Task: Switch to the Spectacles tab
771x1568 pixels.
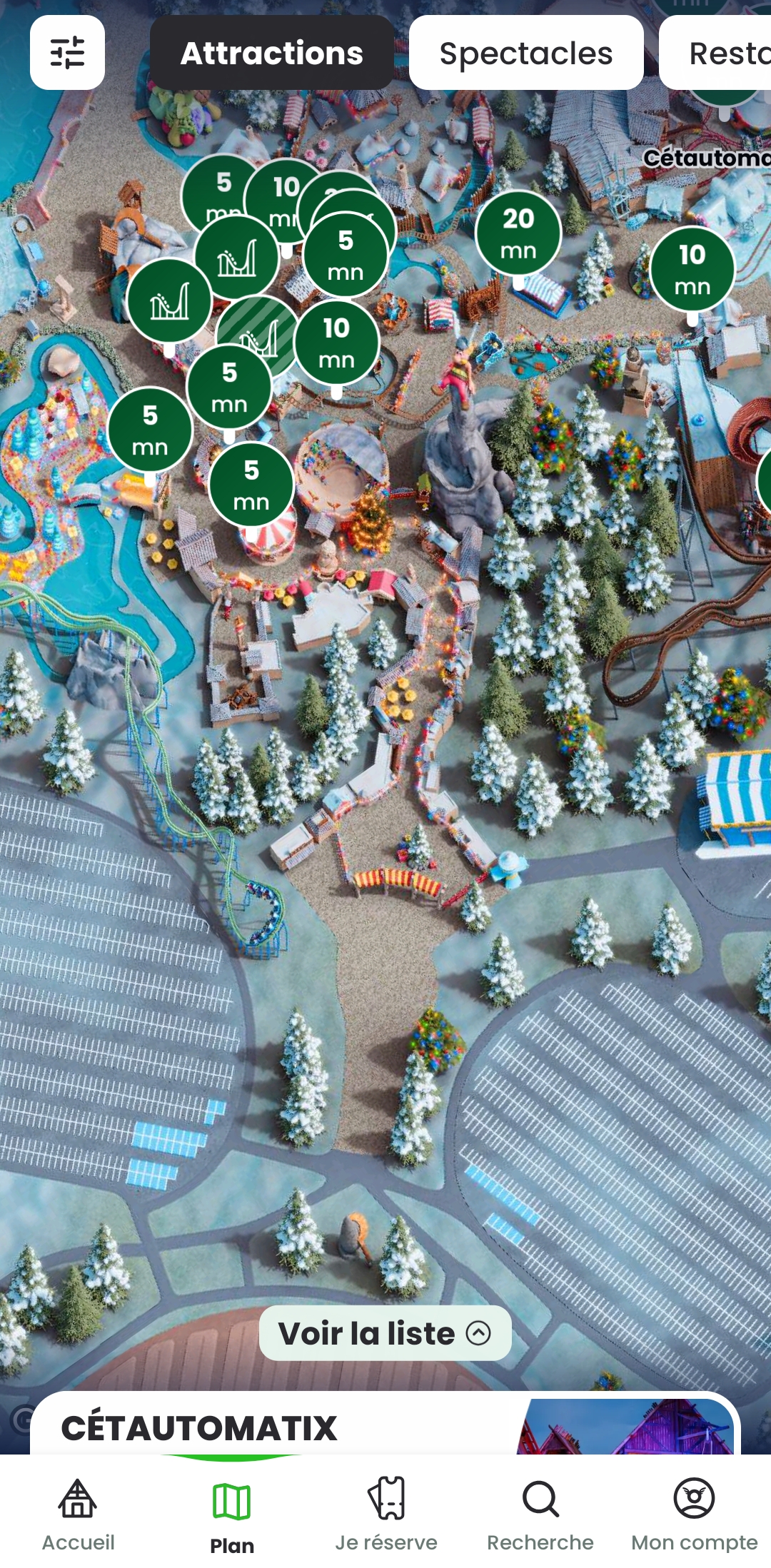Action: pyautogui.click(x=526, y=53)
